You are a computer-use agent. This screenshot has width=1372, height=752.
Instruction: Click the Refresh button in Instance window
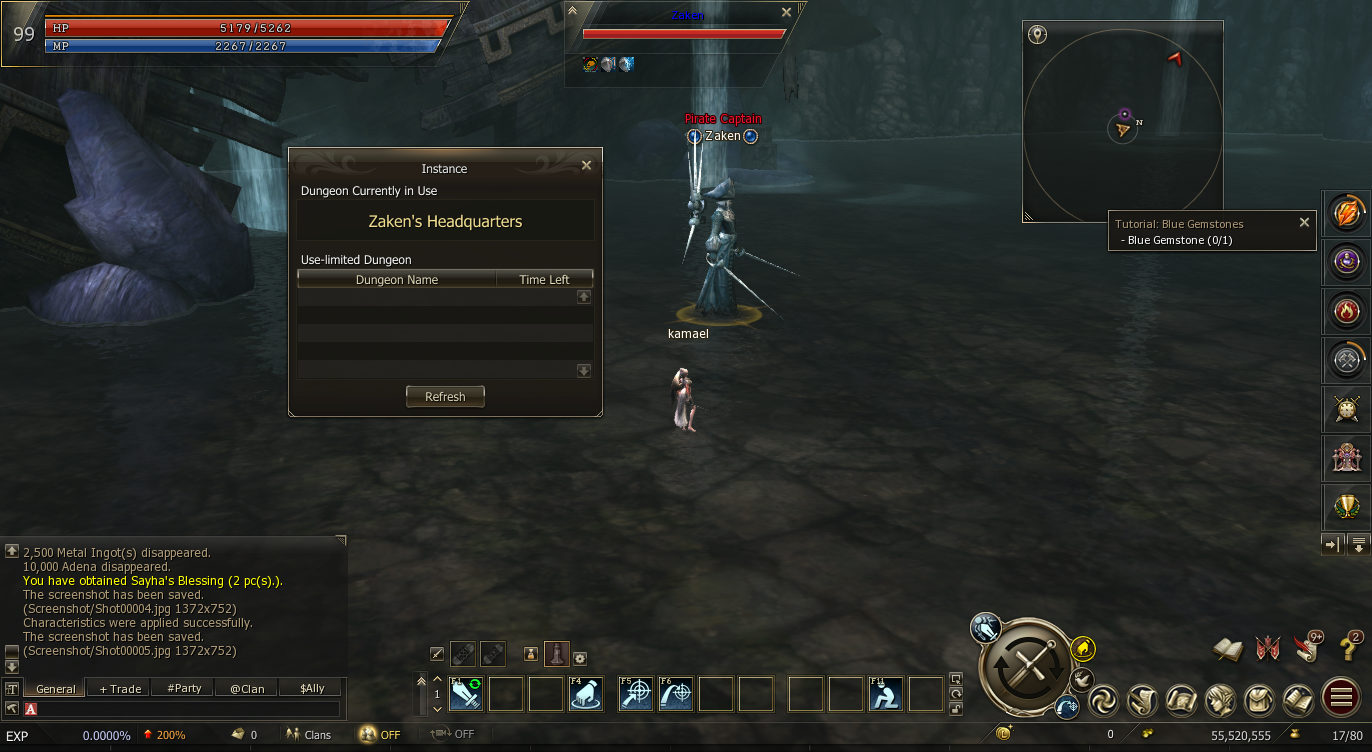[x=445, y=397]
